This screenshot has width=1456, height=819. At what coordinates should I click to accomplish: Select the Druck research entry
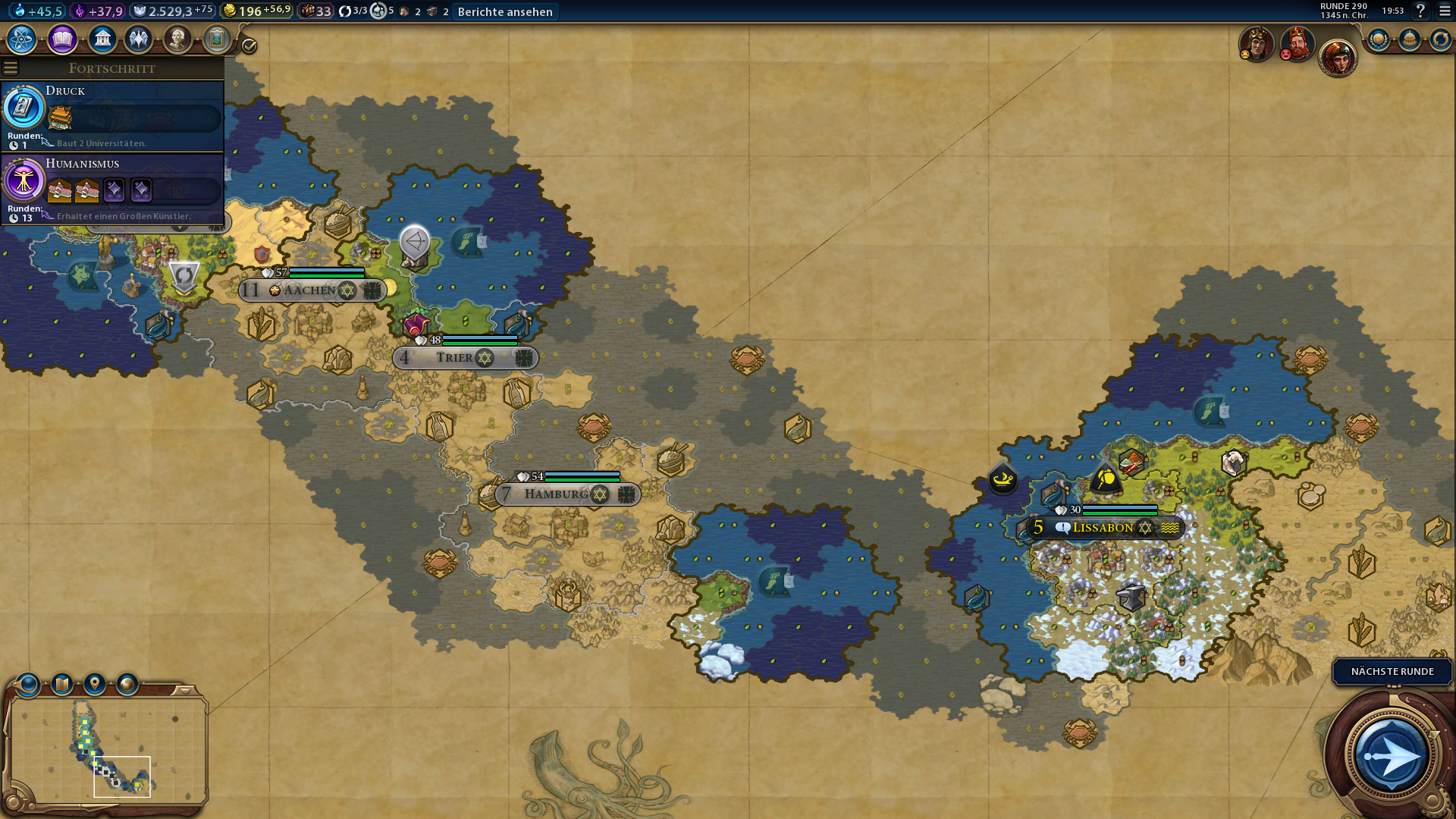[x=112, y=115]
